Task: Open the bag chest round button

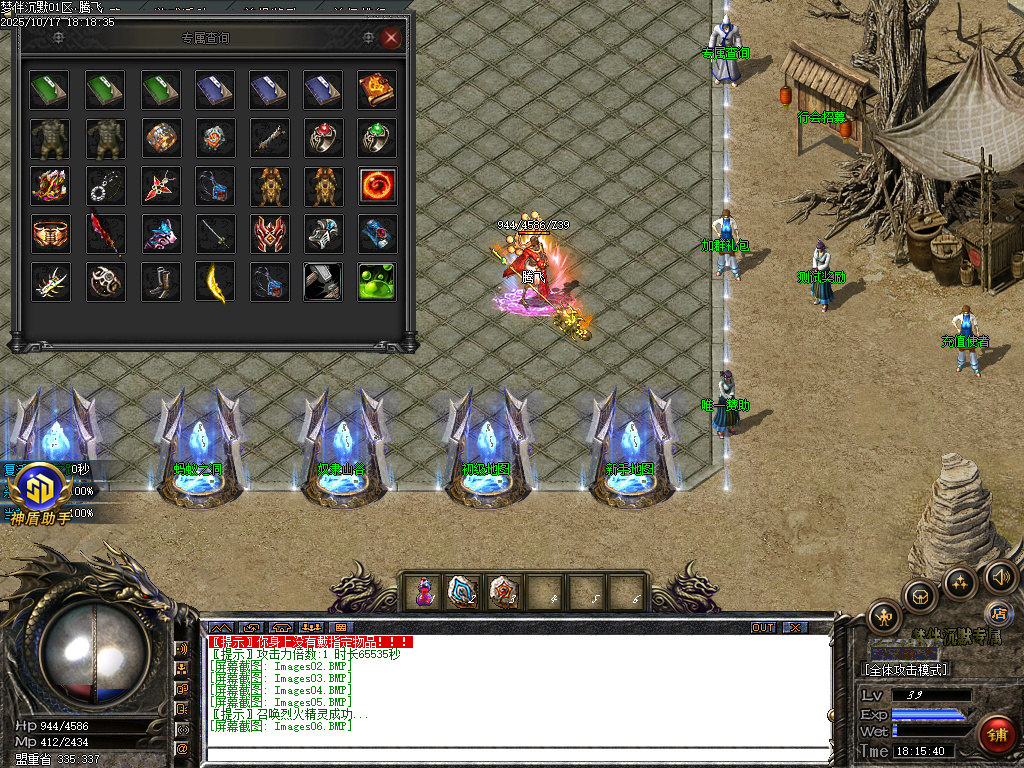Action: point(920,596)
